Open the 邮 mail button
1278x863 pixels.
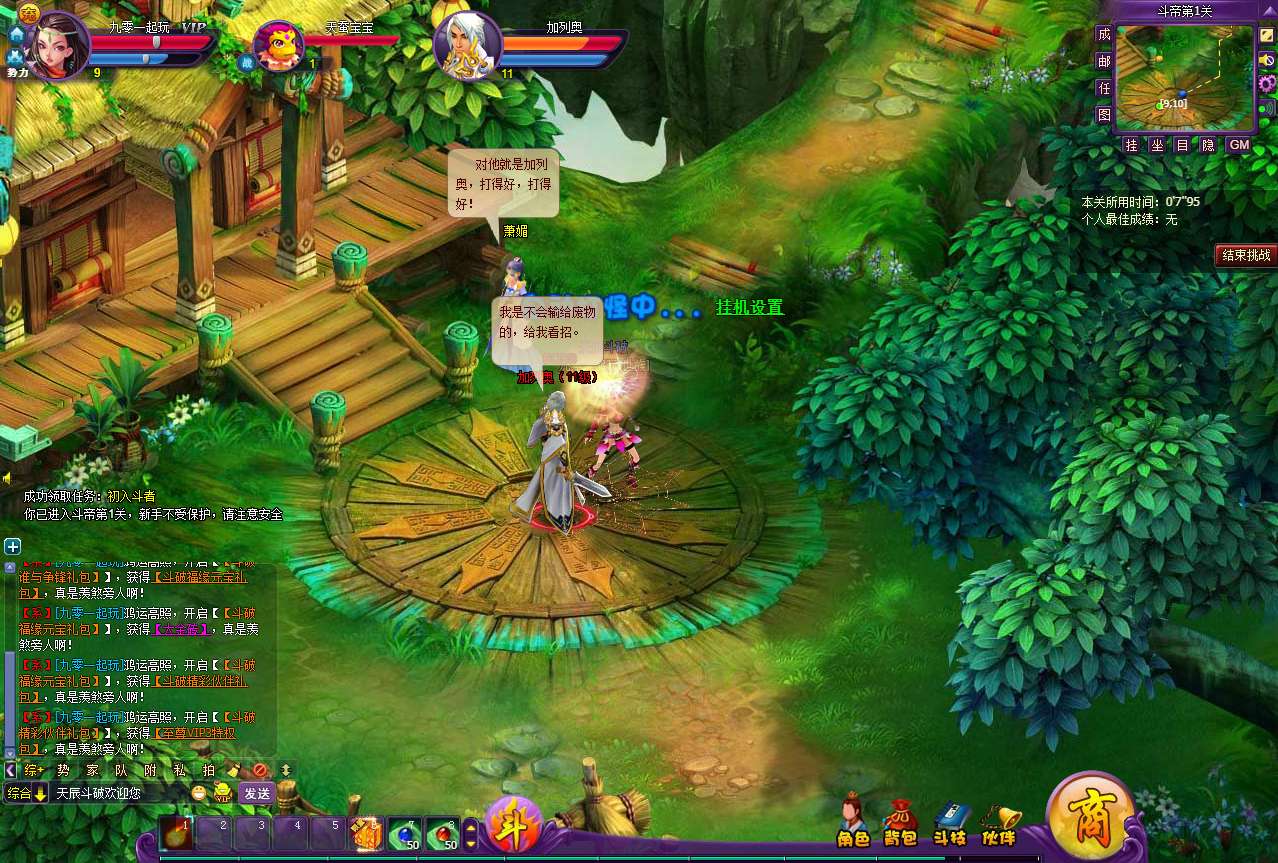[1104, 61]
